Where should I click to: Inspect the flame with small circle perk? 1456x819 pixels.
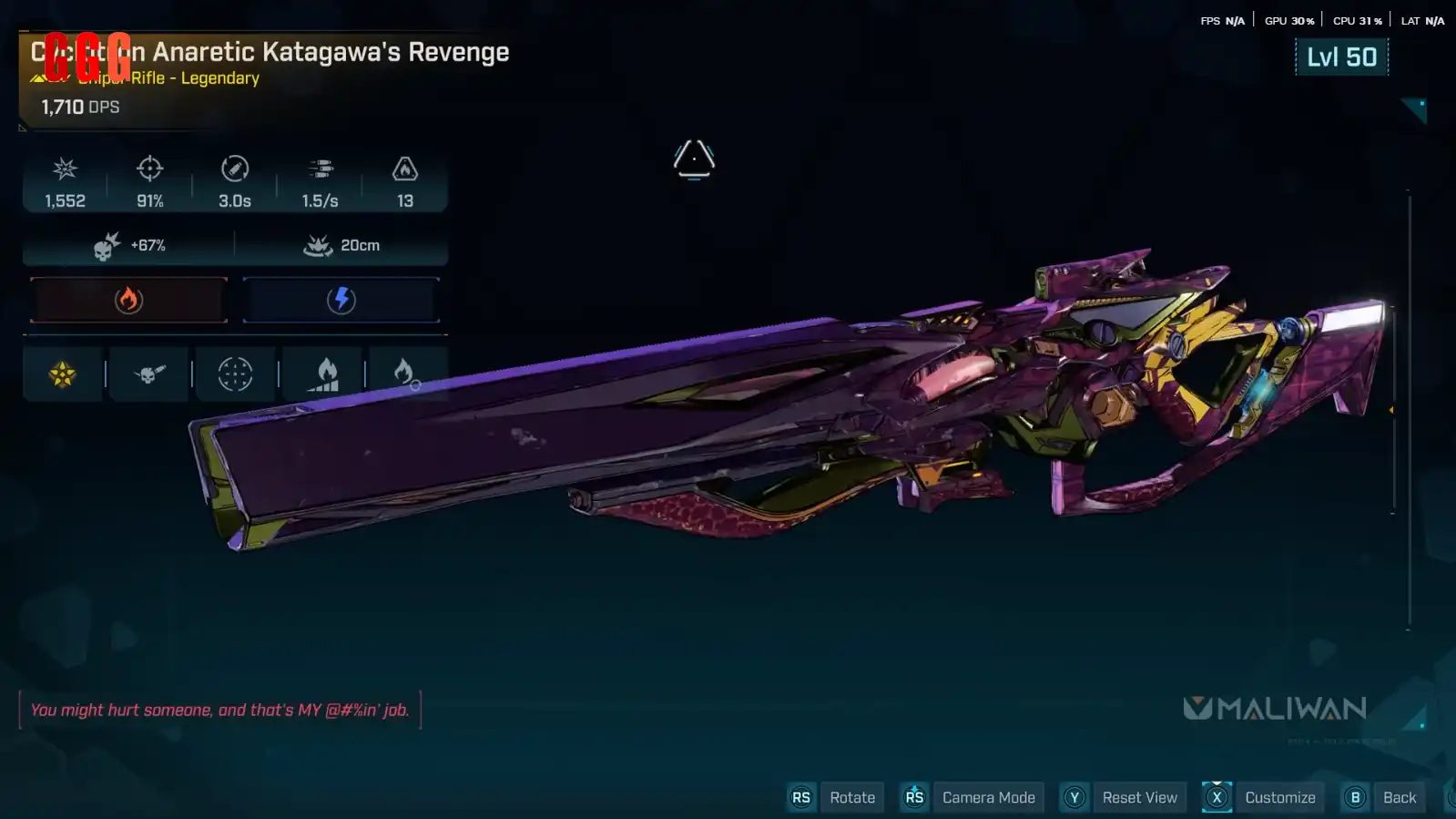tap(405, 374)
